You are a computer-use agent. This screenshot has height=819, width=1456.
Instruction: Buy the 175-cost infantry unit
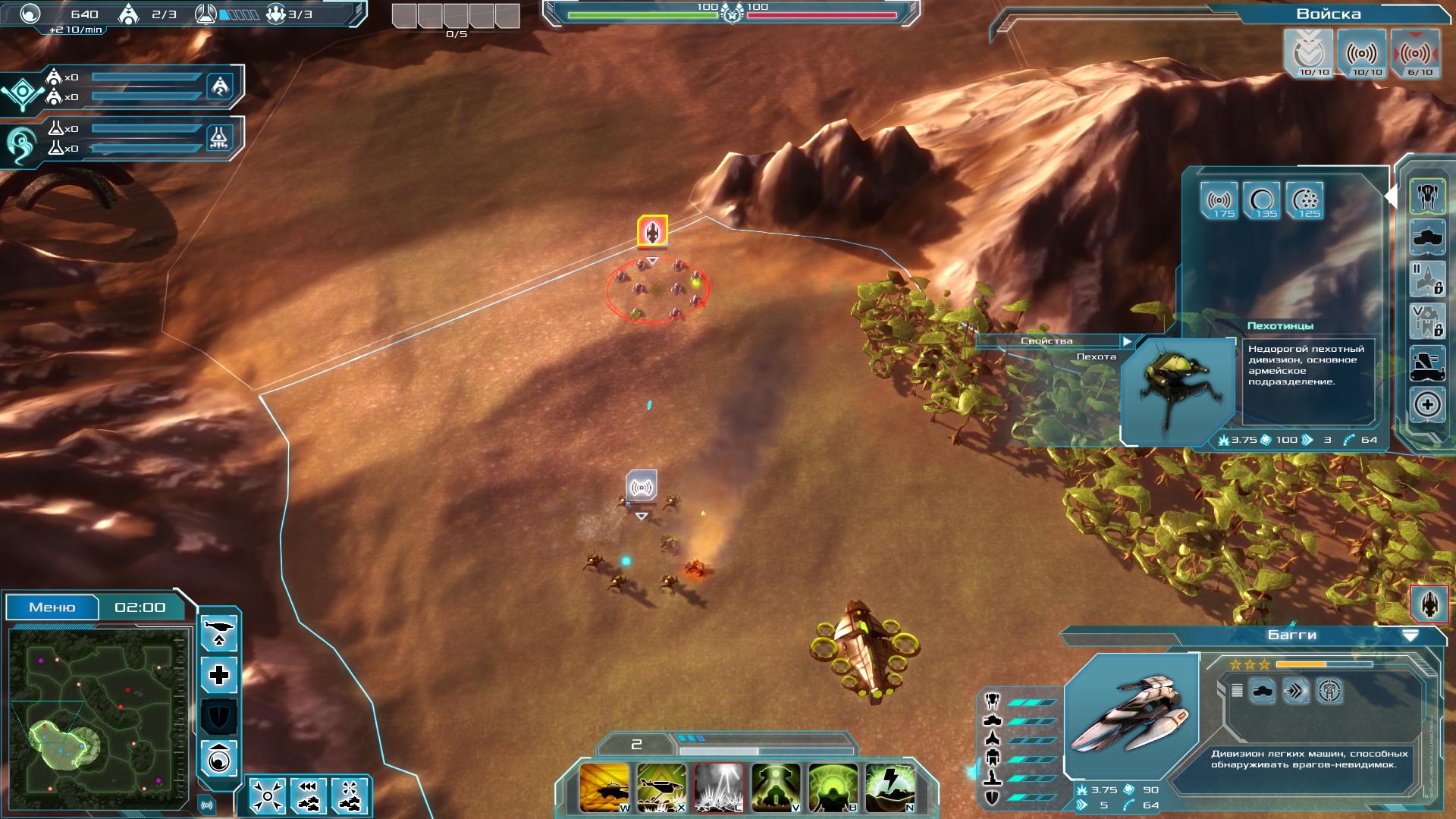(1219, 202)
